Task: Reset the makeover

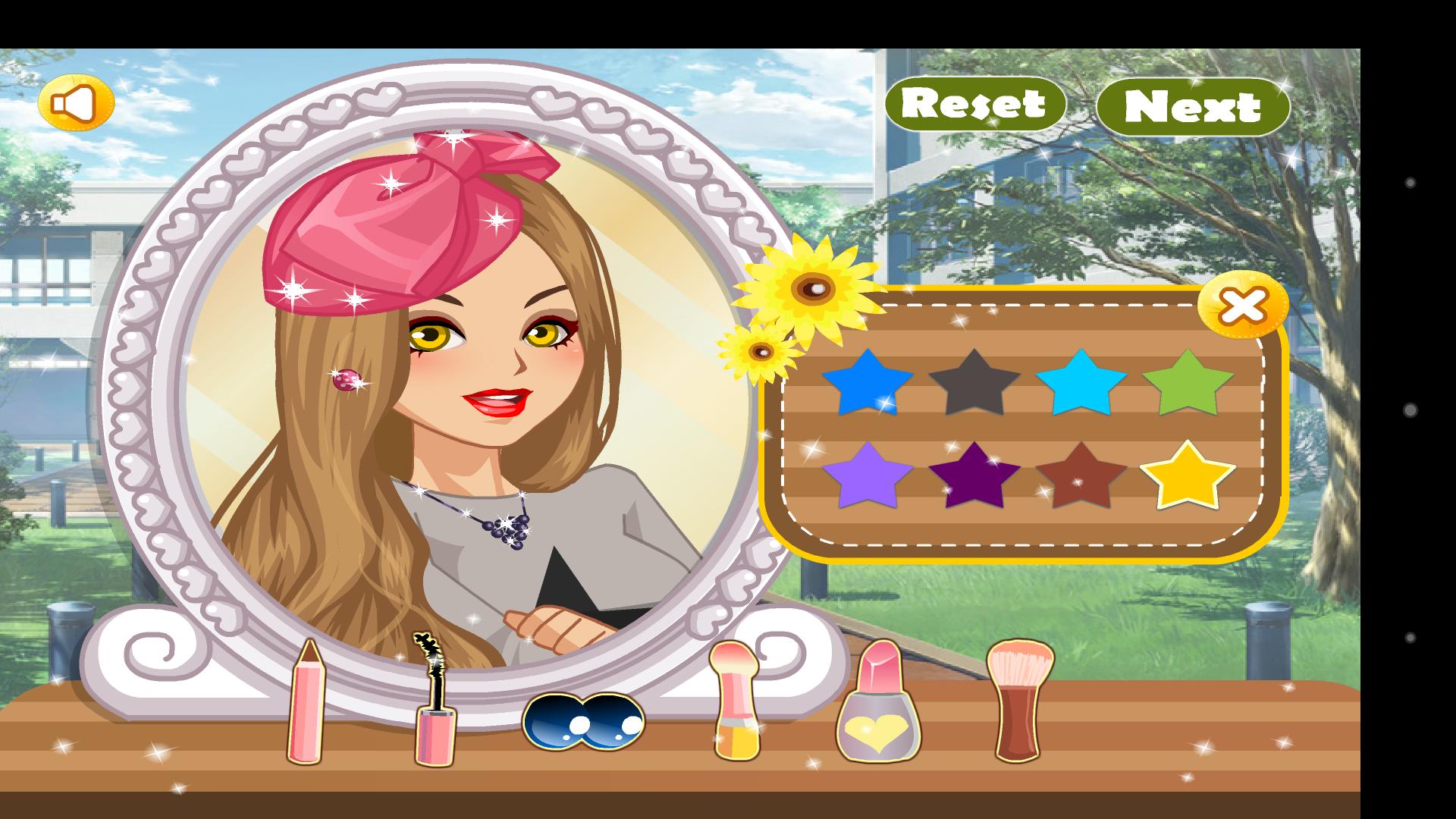Action: click(974, 102)
